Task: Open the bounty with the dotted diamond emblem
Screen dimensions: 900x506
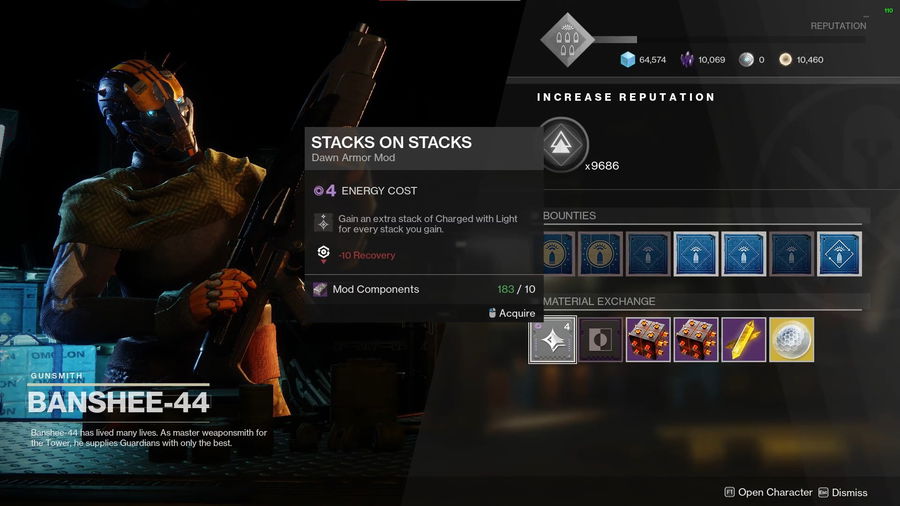Action: point(840,254)
